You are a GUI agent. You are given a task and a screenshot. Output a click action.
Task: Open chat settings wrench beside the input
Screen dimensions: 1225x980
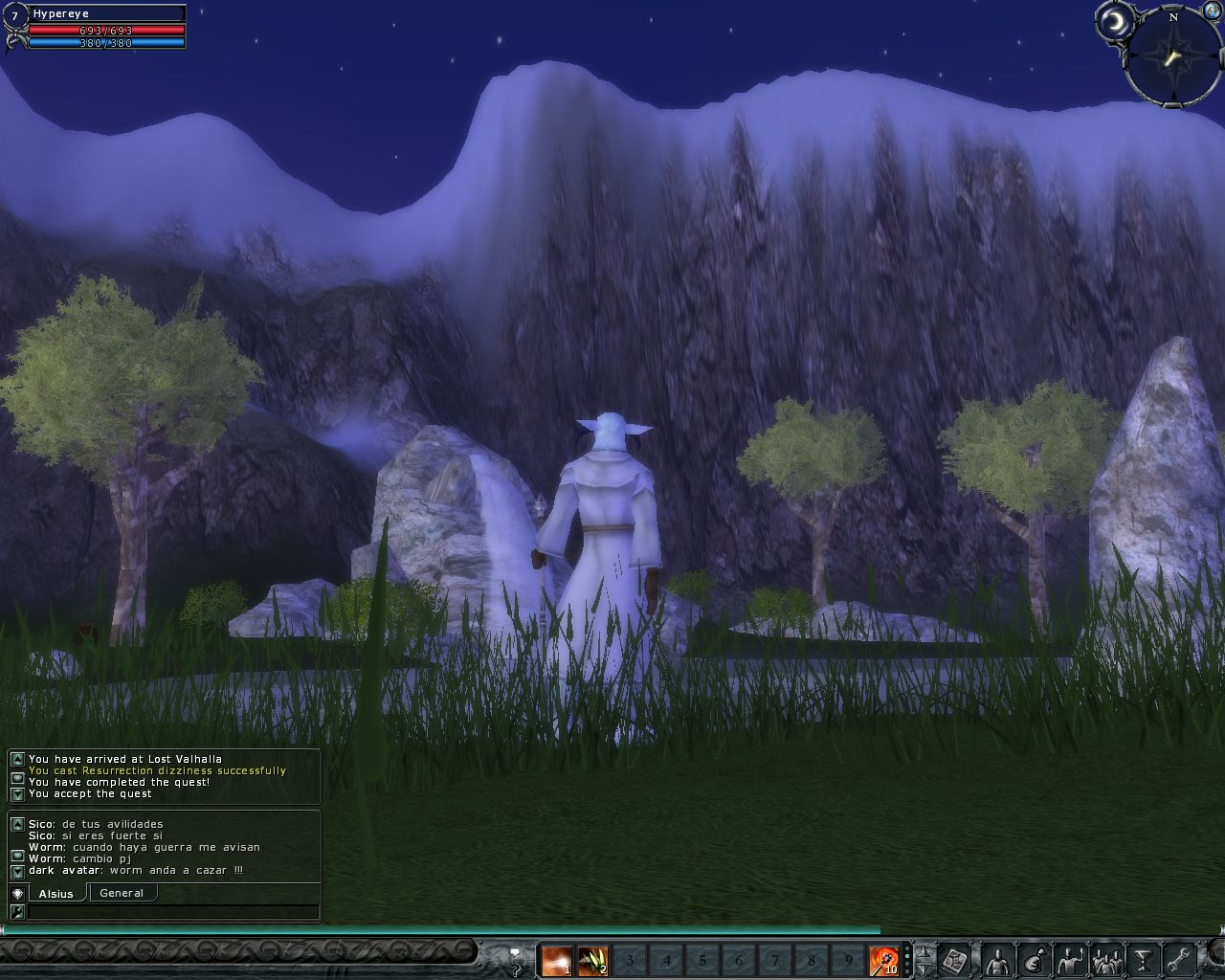(x=17, y=912)
